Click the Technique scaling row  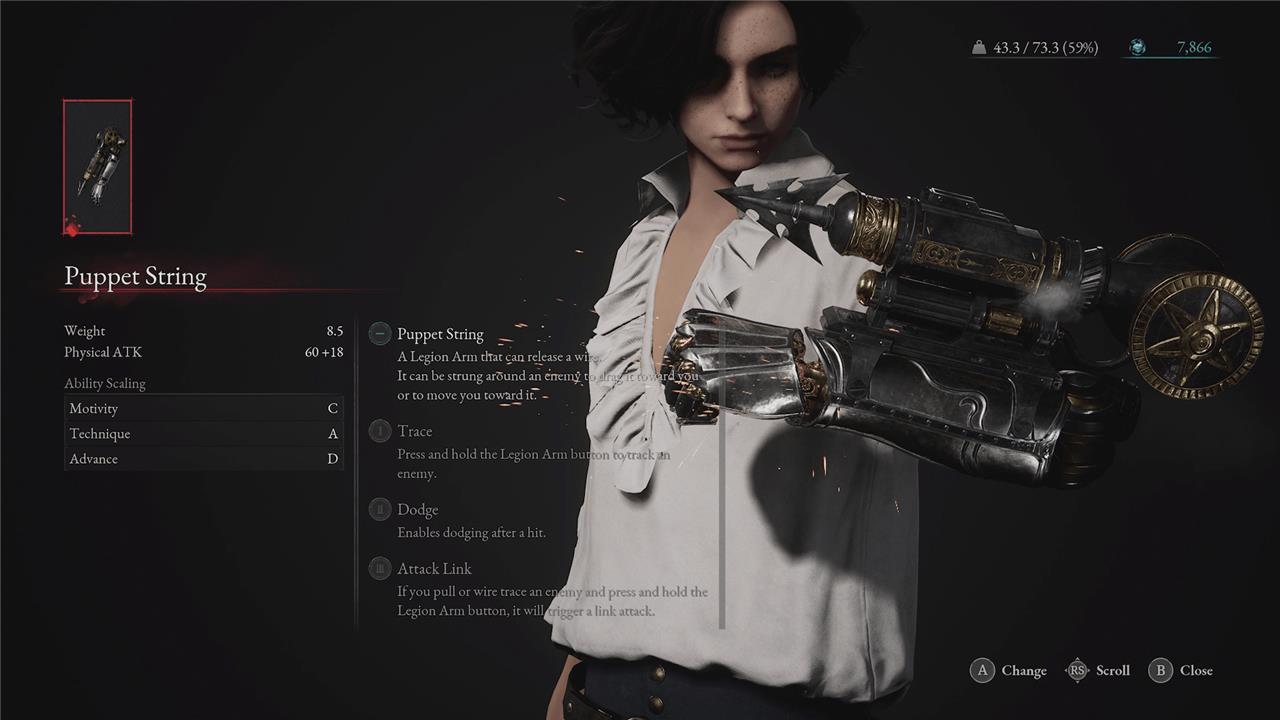203,434
